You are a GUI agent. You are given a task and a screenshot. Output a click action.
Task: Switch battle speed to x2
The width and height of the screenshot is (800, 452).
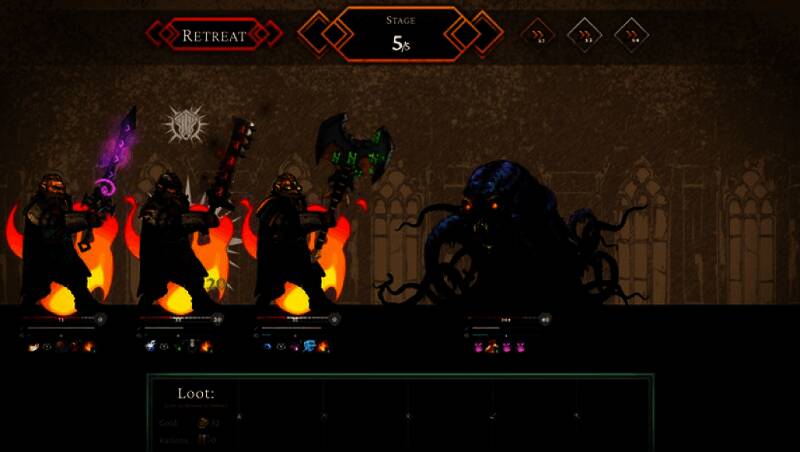[585, 35]
